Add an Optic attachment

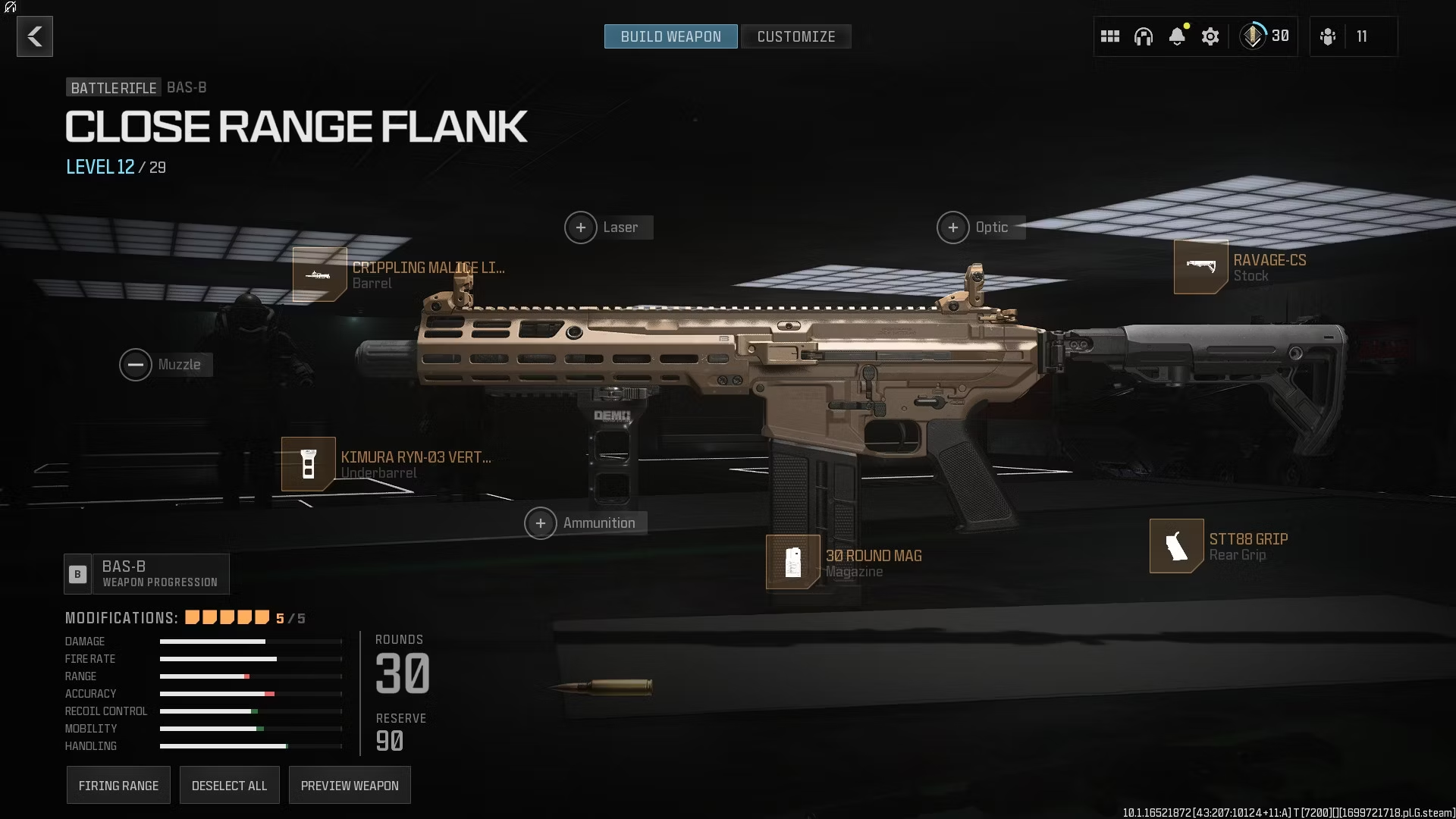[953, 227]
